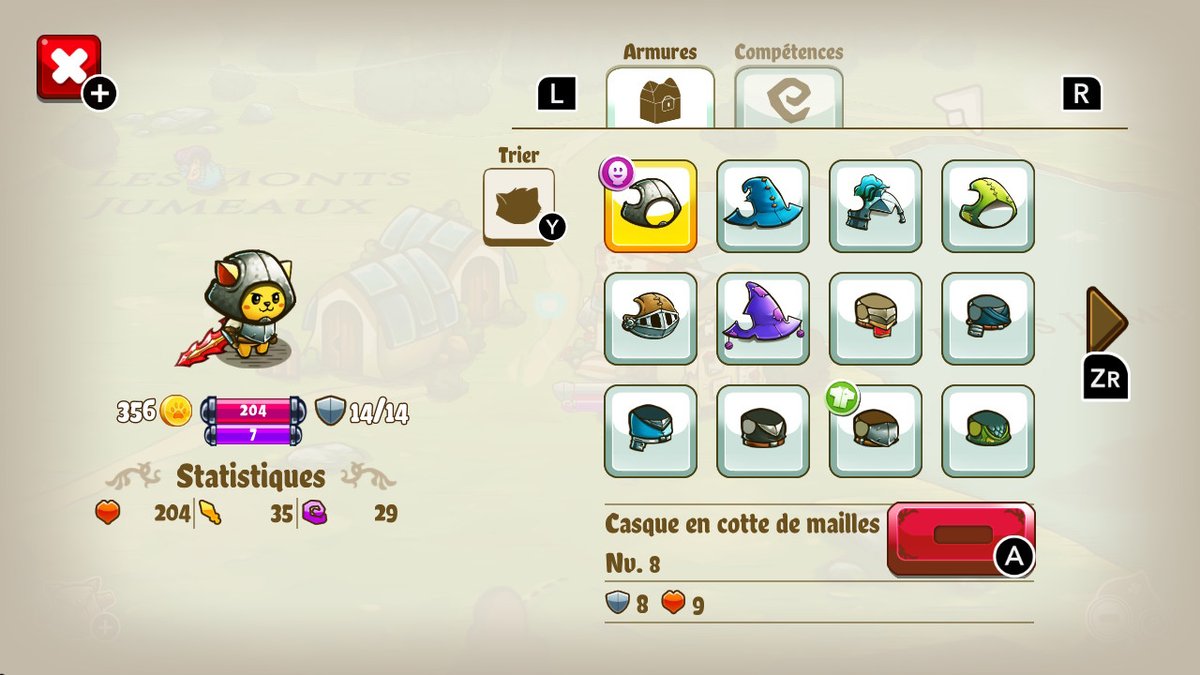Image resolution: width=1200 pixels, height=675 pixels.
Task: Choose the brown leather visor helmet
Action: point(650,318)
